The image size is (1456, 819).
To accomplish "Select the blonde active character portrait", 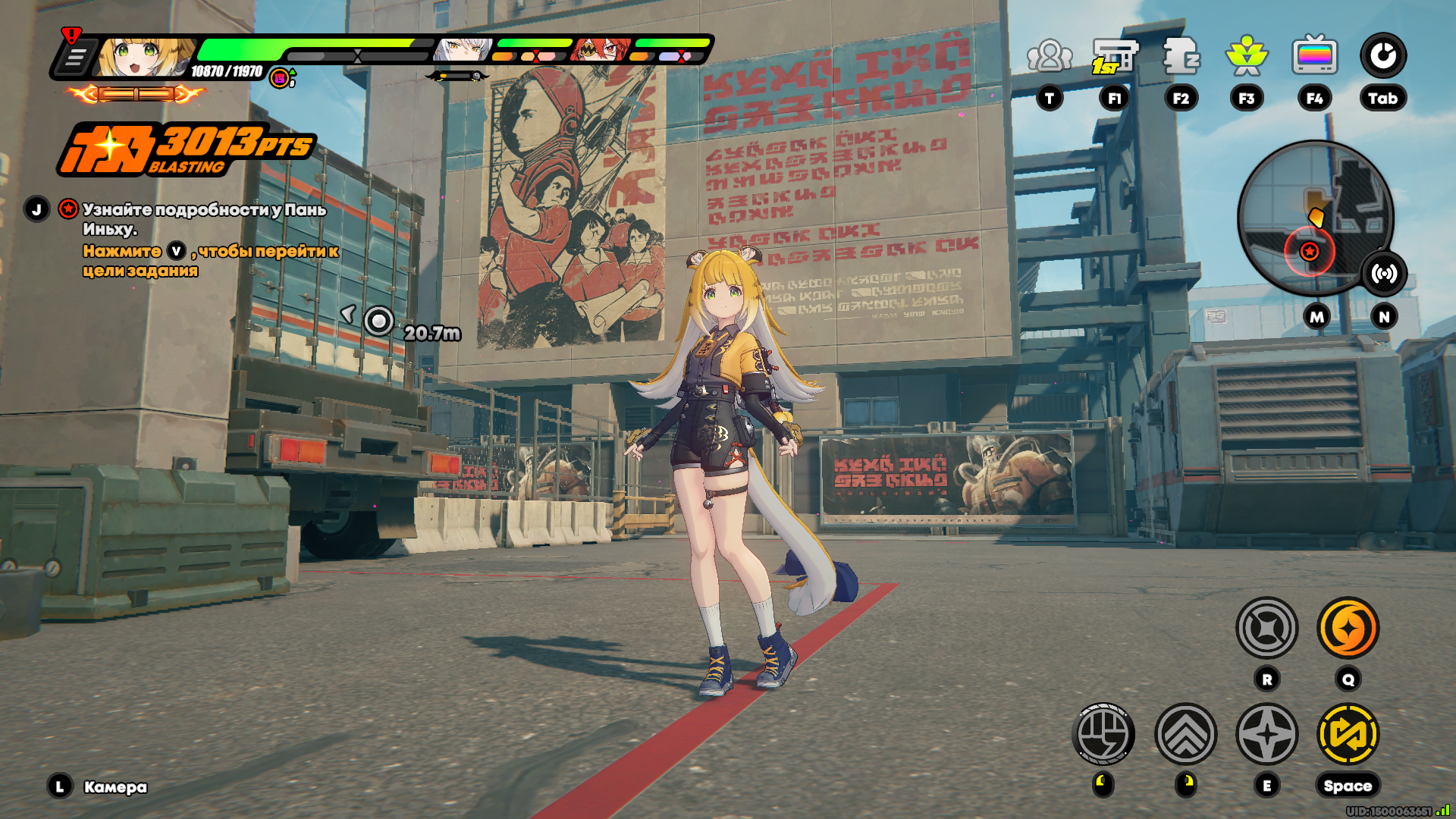I will pos(144,57).
